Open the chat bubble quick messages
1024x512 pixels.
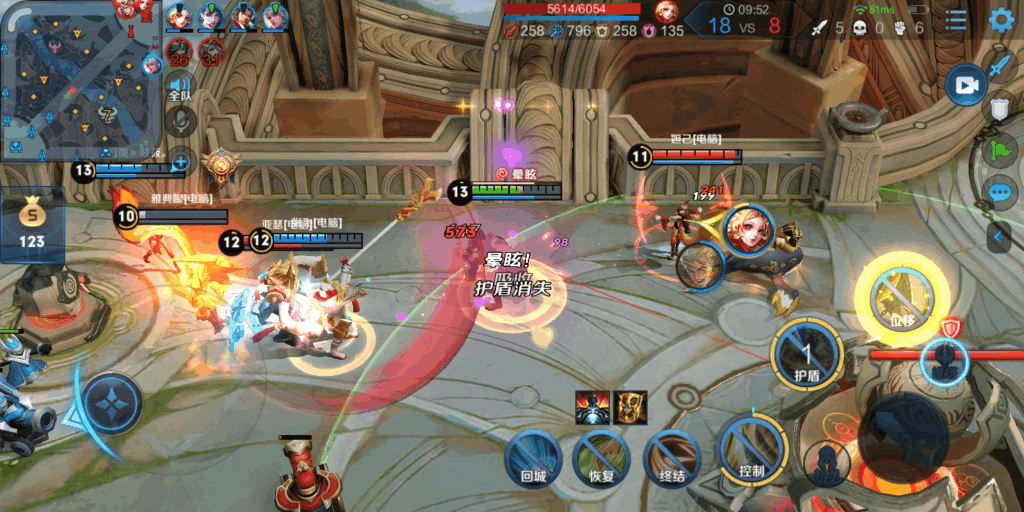1001,193
